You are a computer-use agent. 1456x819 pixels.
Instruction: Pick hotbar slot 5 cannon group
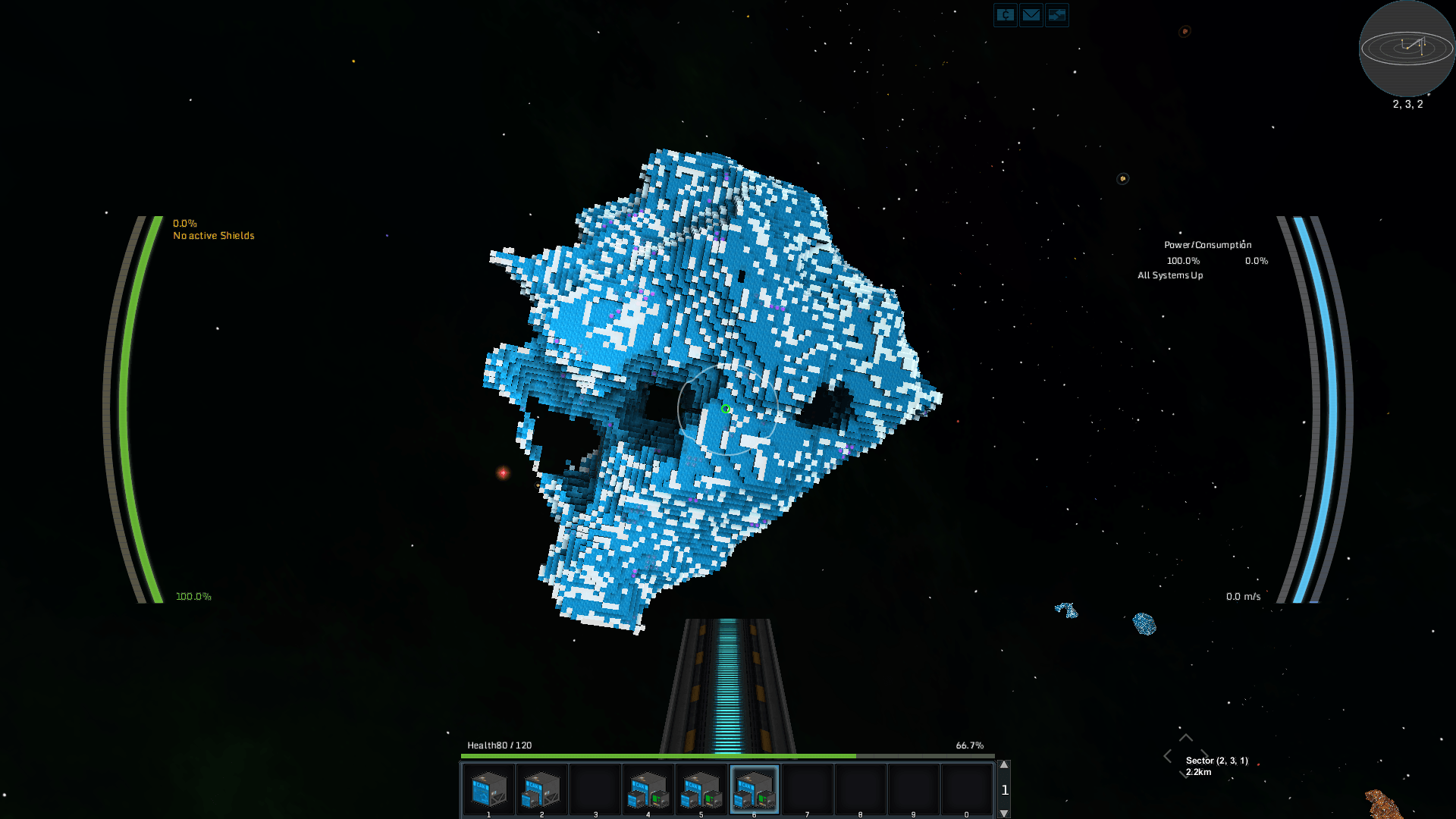[701, 789]
